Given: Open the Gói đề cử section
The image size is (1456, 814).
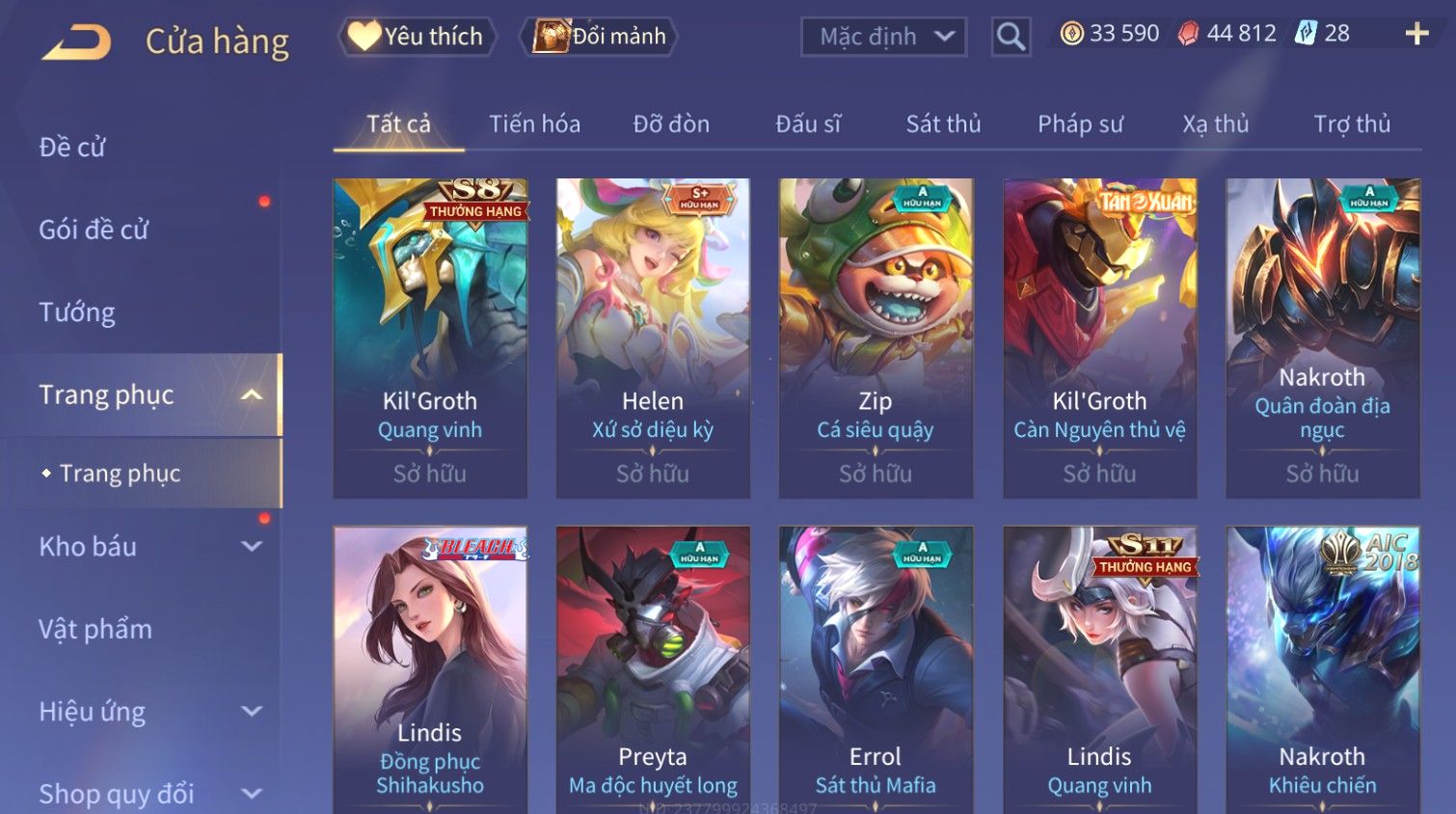Looking at the screenshot, I should [x=94, y=230].
